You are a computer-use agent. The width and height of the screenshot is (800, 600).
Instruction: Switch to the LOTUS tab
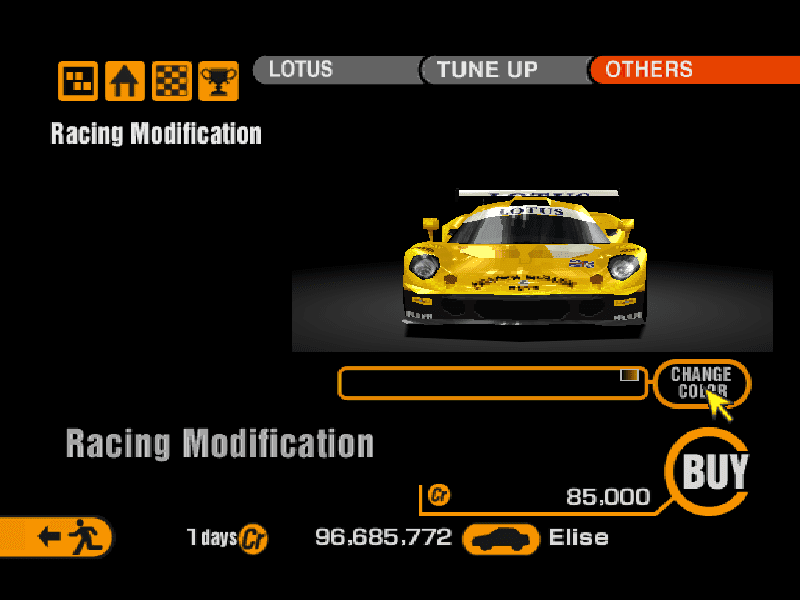pos(334,70)
